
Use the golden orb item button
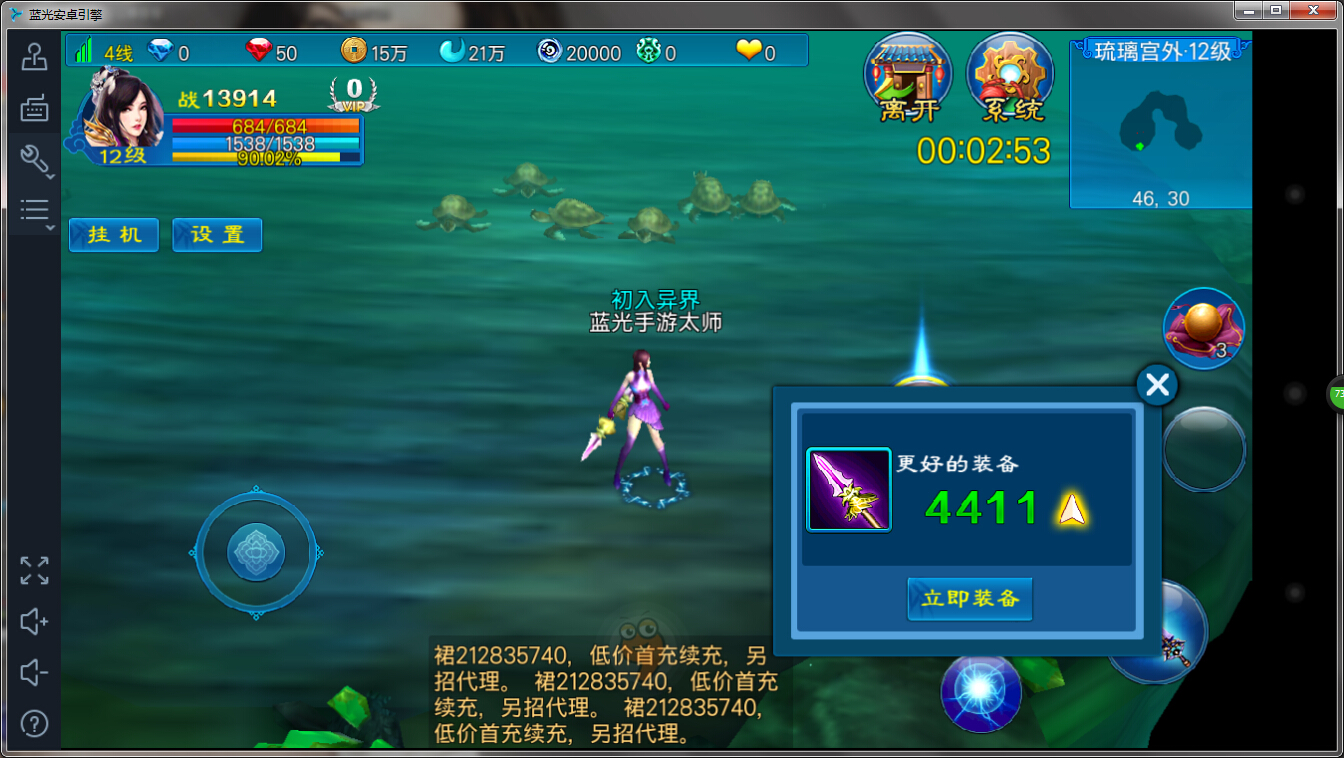[1203, 327]
